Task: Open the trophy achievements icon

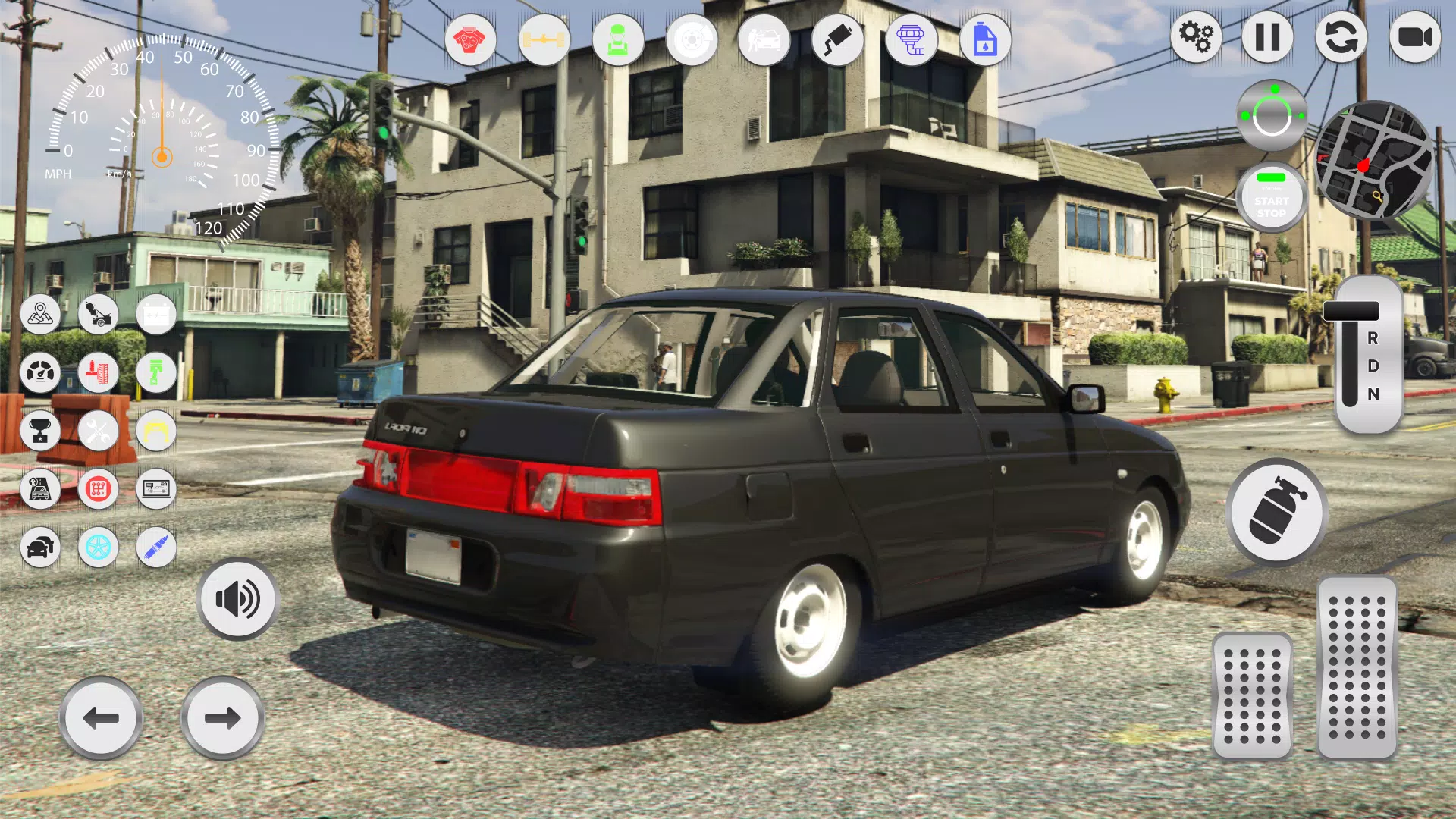Action: pos(42,431)
